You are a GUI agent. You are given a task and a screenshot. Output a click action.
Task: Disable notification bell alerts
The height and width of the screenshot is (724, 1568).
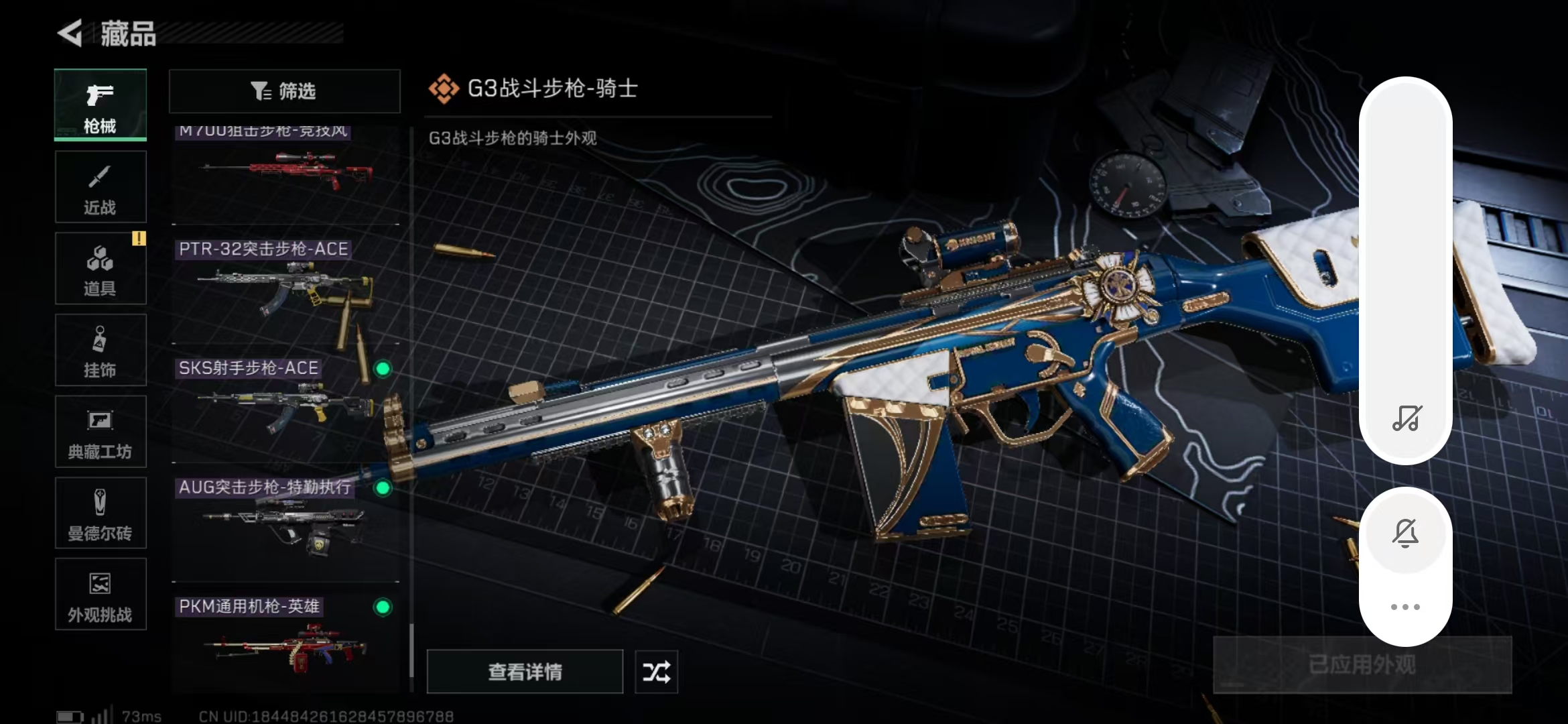[1405, 532]
